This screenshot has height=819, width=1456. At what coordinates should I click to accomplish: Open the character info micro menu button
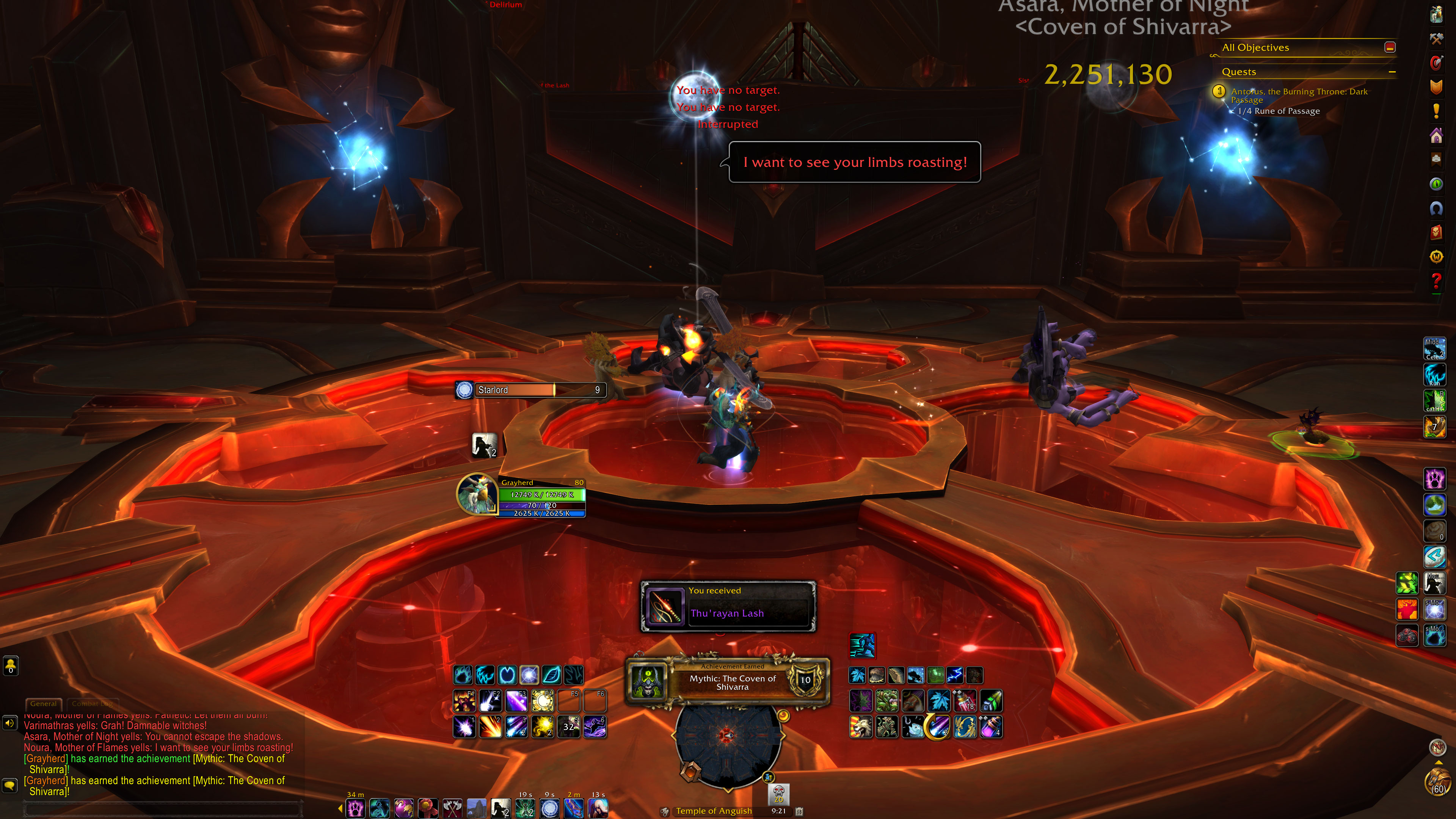tap(1436, 14)
